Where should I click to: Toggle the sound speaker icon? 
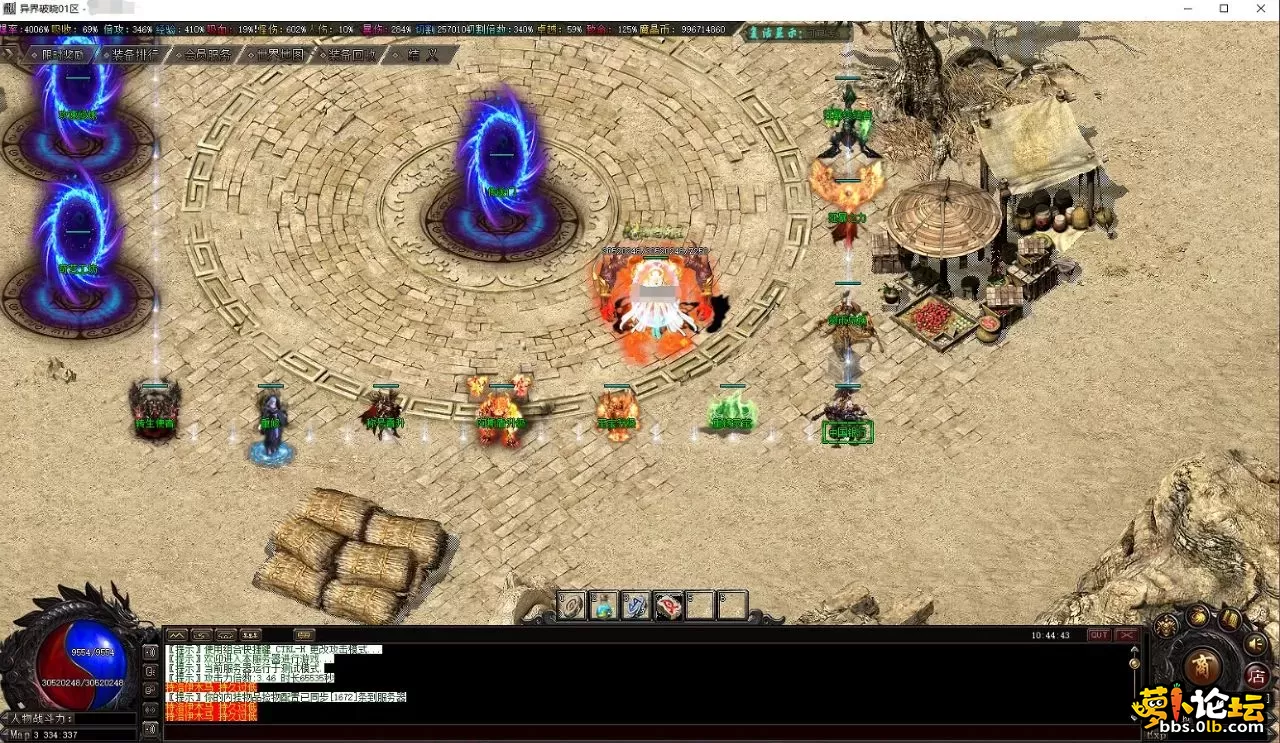click(1254, 645)
